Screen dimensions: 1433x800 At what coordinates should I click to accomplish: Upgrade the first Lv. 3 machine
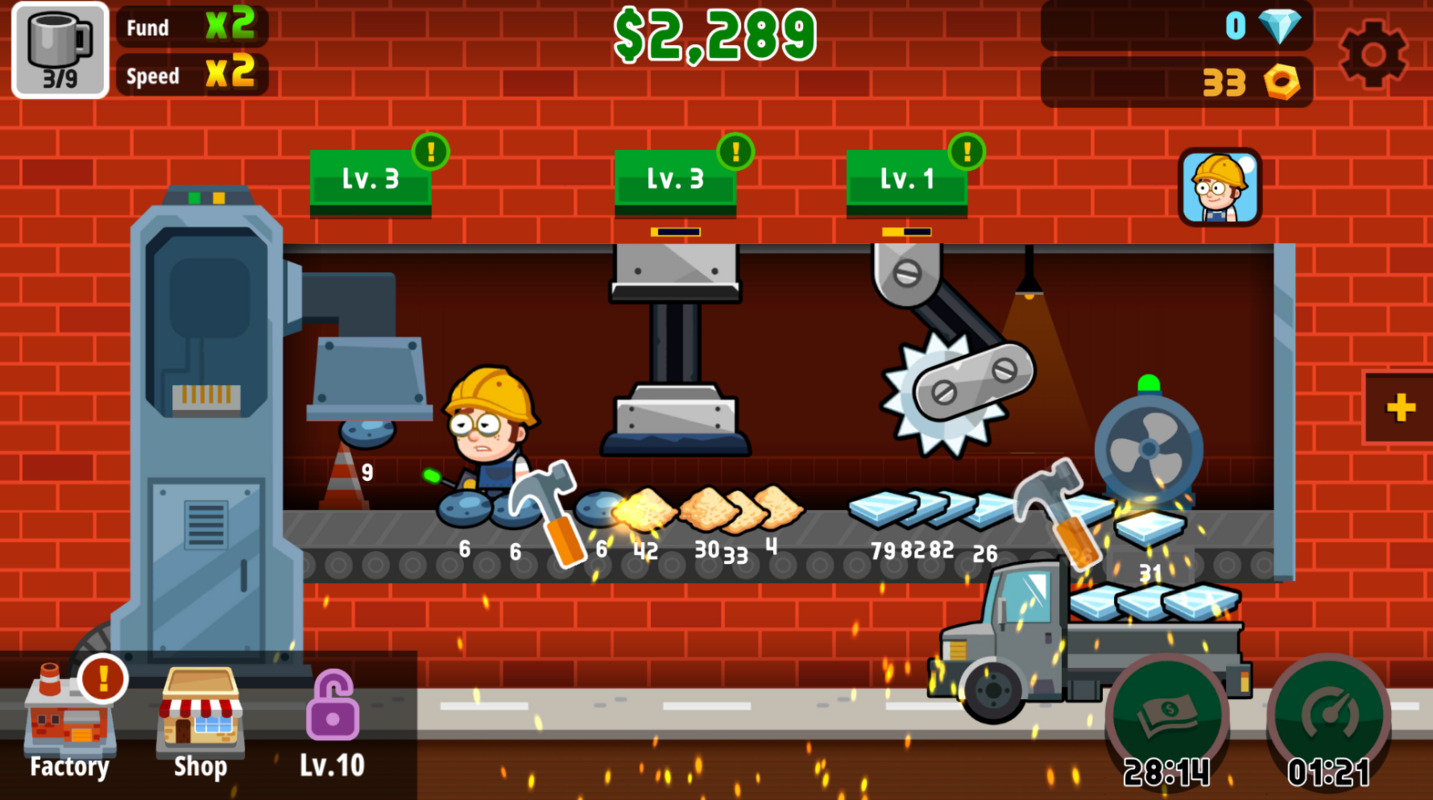(x=370, y=180)
